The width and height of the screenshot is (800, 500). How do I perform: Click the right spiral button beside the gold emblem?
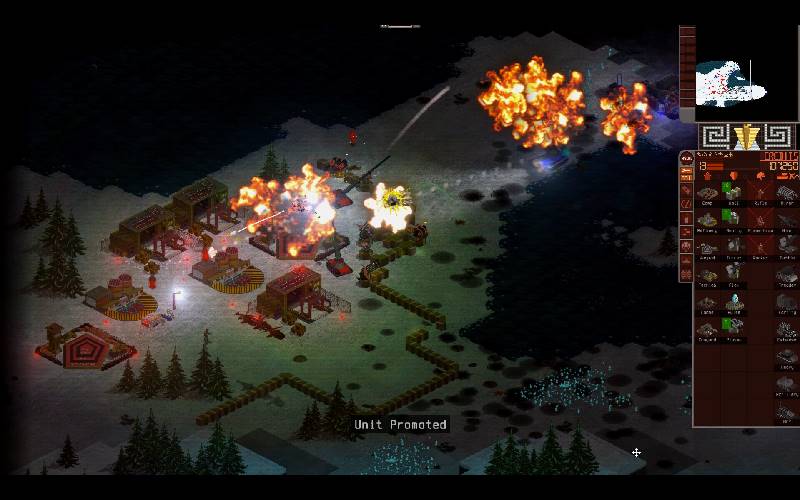777,136
